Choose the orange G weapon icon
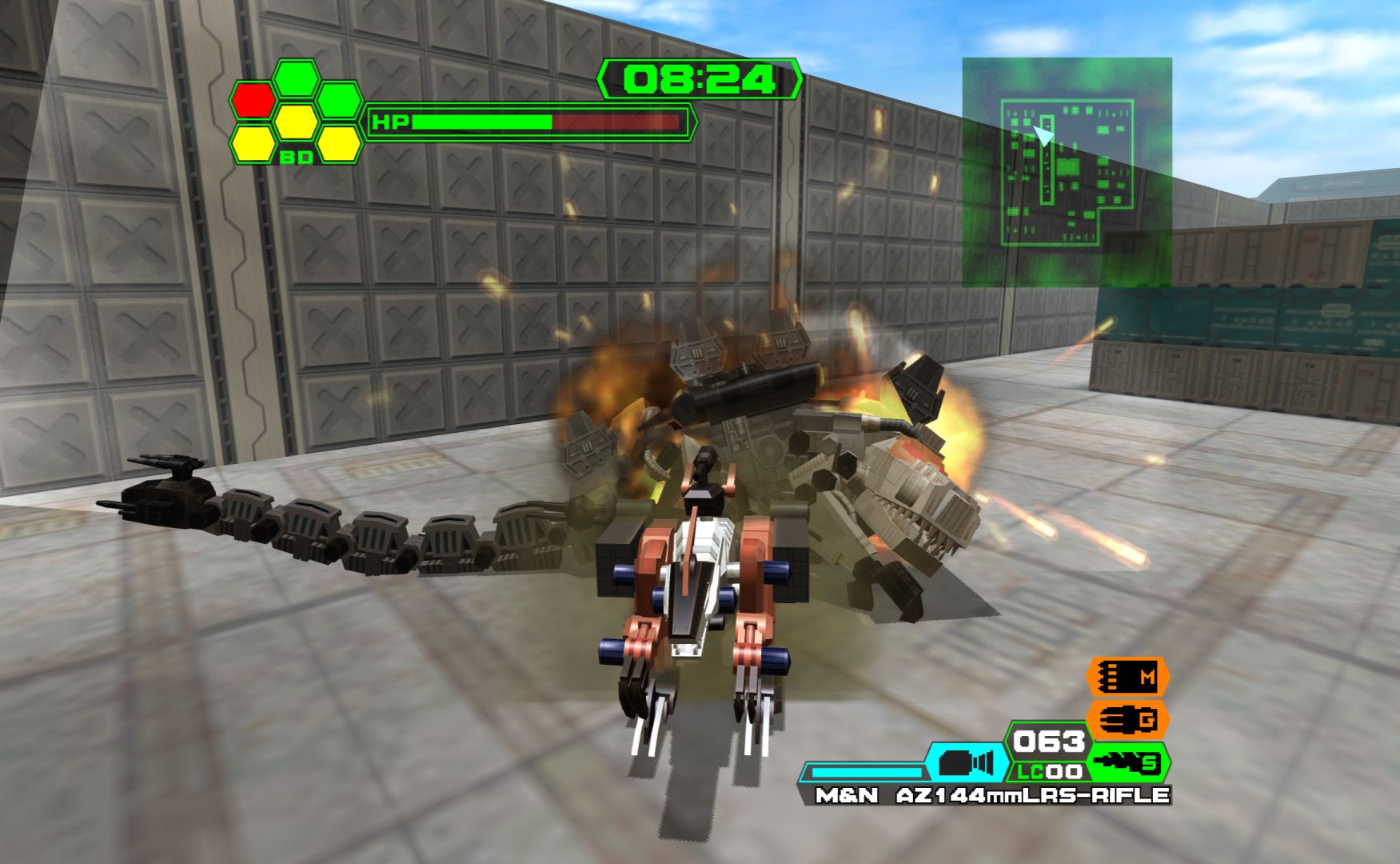Viewport: 1400px width, 864px height. coord(1128,719)
